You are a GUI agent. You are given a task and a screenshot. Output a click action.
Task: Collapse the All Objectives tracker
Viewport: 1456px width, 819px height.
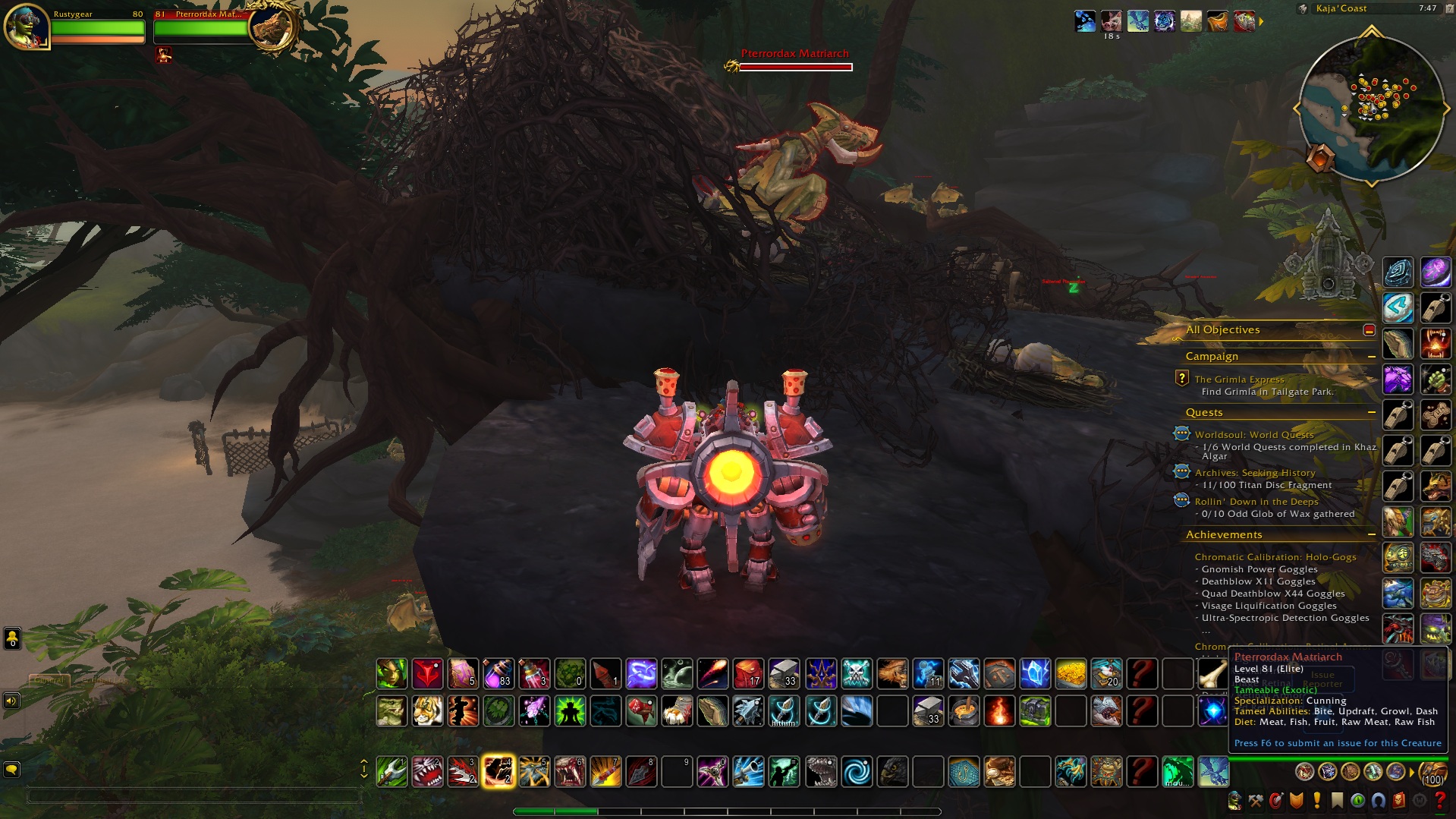1369,330
